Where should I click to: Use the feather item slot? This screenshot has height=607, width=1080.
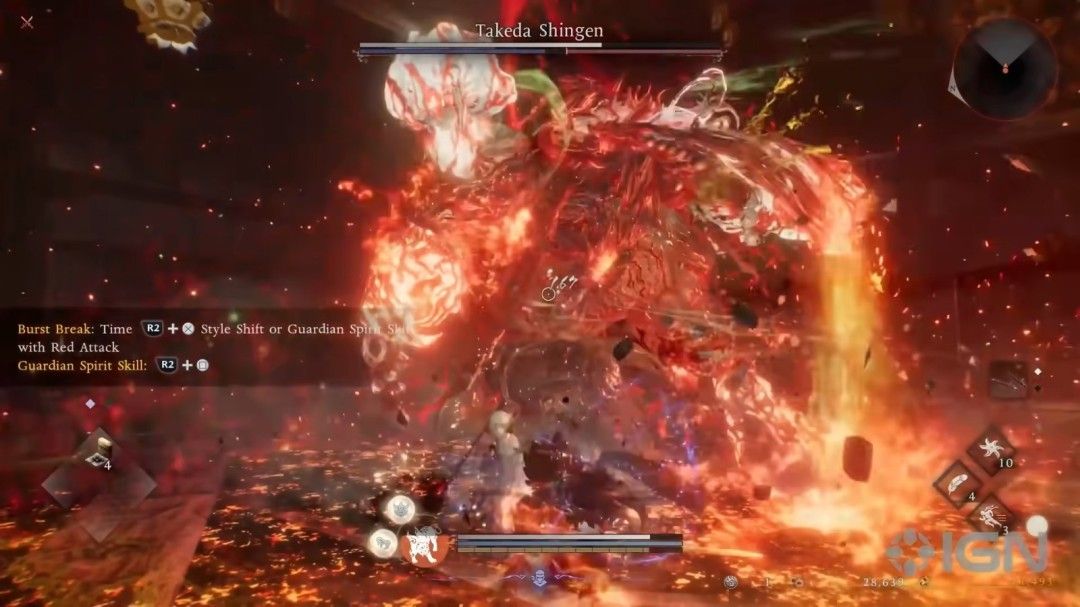957,485
